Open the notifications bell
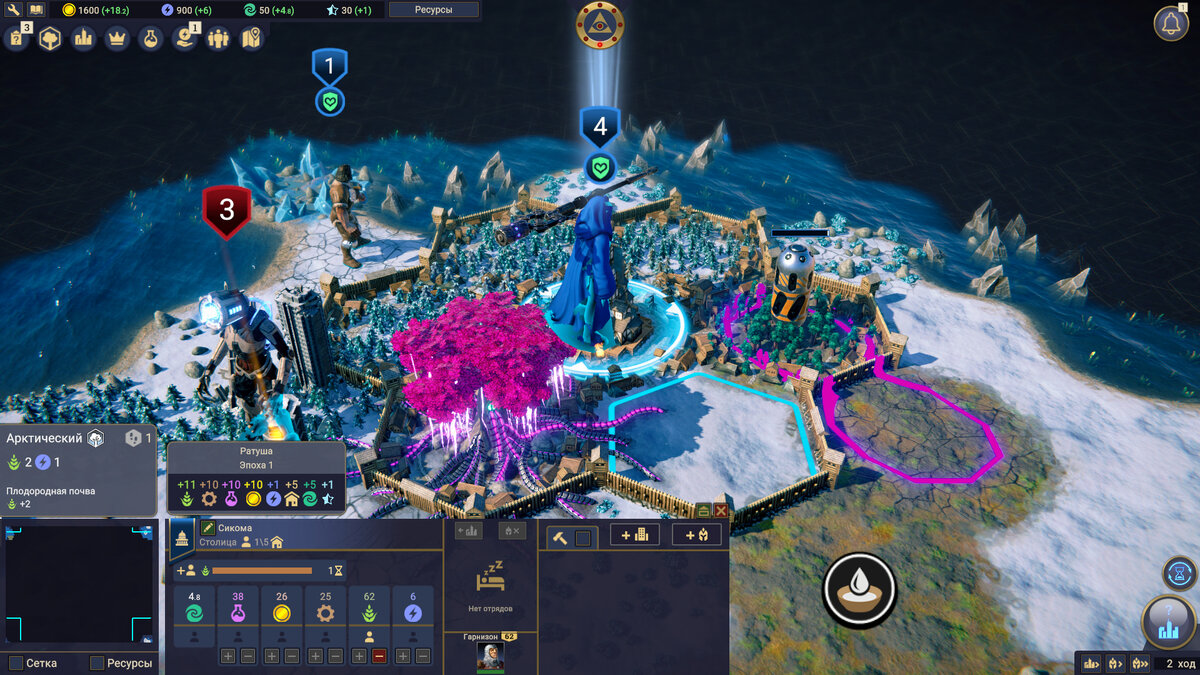This screenshot has height=675, width=1200. (x=1171, y=23)
